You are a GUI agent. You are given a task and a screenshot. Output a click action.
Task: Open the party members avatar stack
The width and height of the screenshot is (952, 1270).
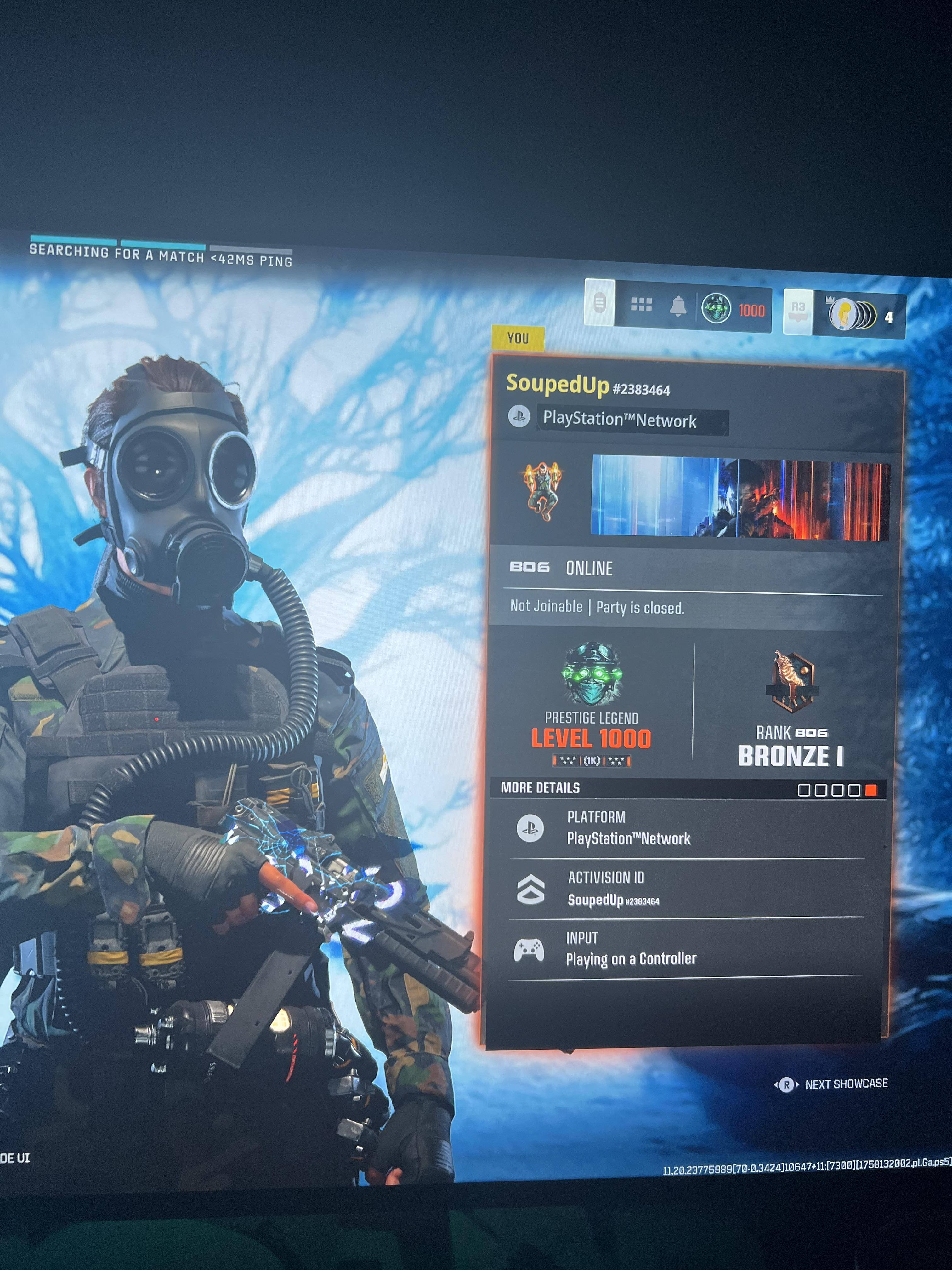pos(852,315)
